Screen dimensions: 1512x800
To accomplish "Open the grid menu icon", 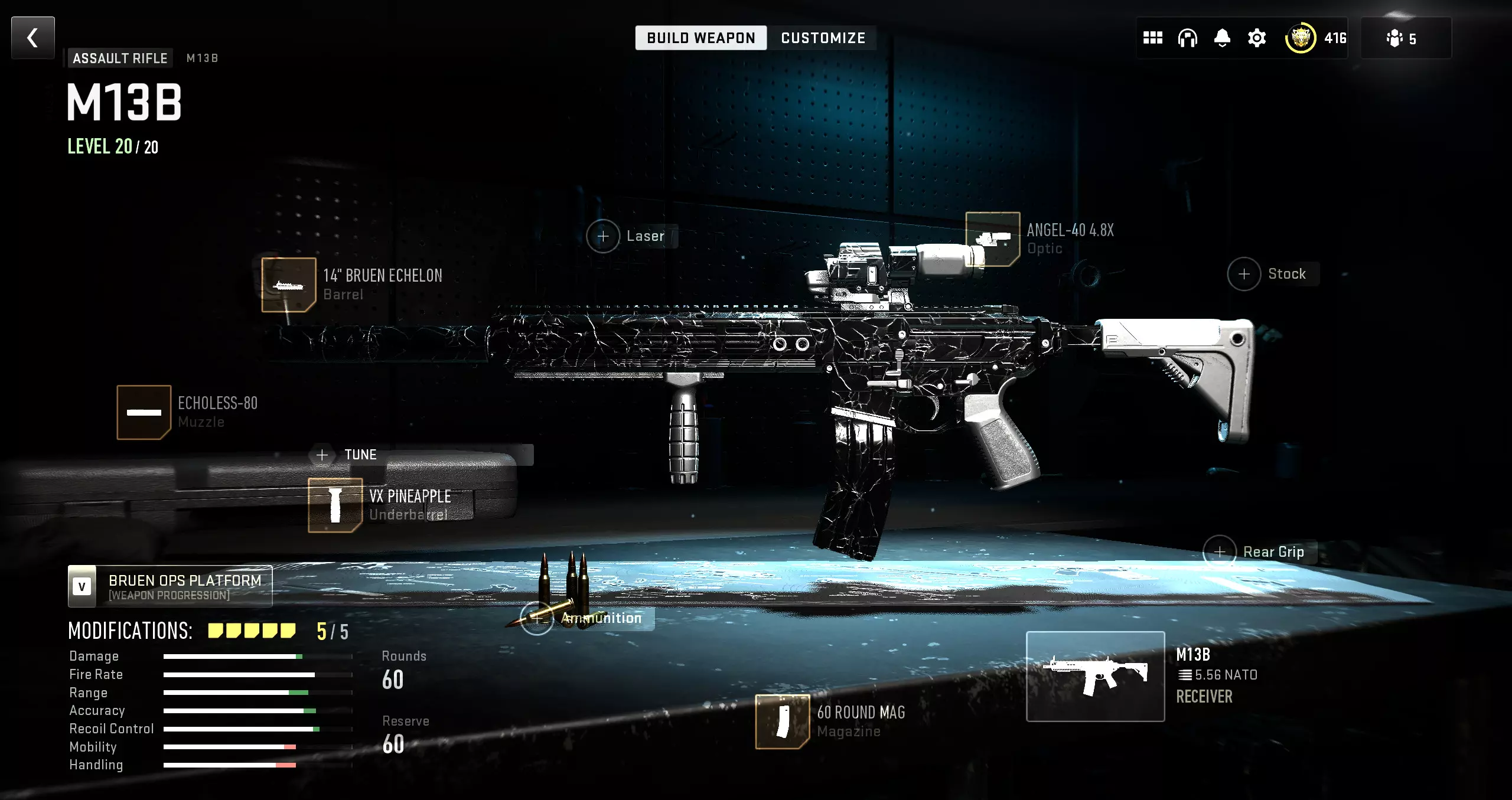I will click(1152, 38).
